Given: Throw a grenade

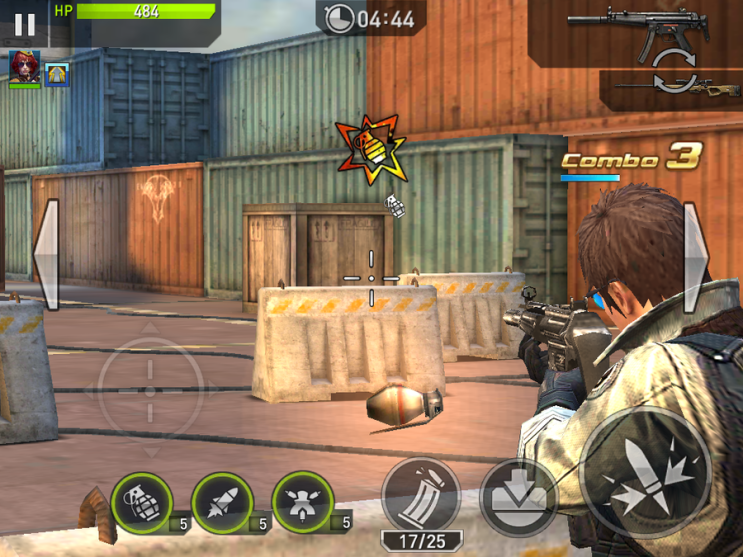Looking at the screenshot, I should pos(141,501).
